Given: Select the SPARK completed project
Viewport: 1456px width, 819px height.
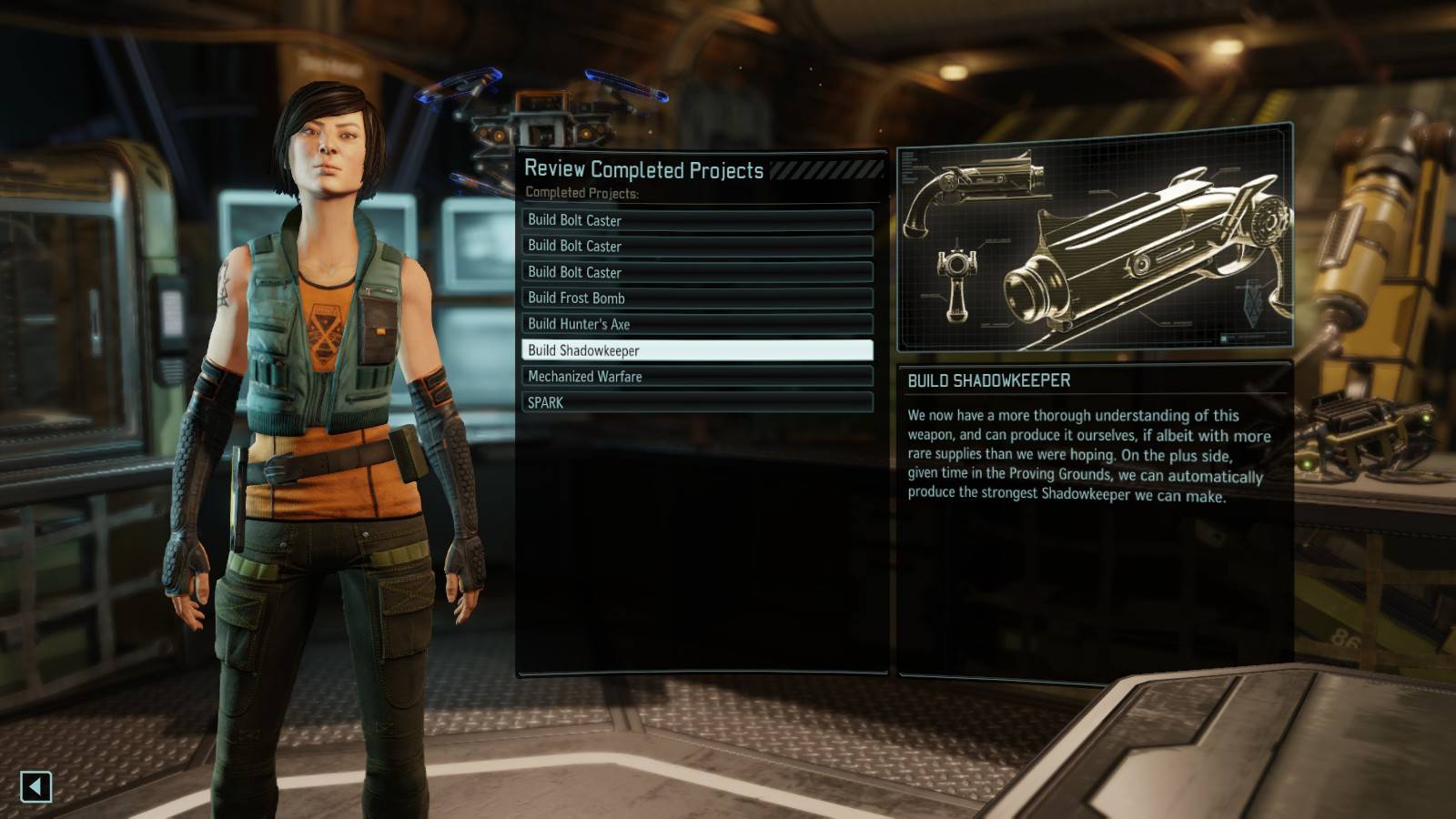Looking at the screenshot, I should 697,402.
